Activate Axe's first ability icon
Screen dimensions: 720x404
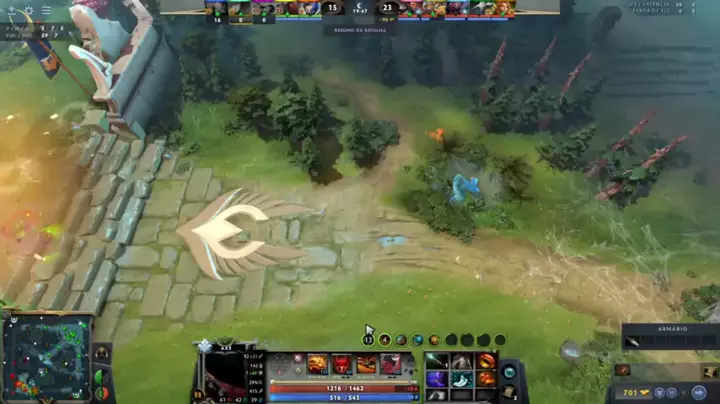point(317,364)
